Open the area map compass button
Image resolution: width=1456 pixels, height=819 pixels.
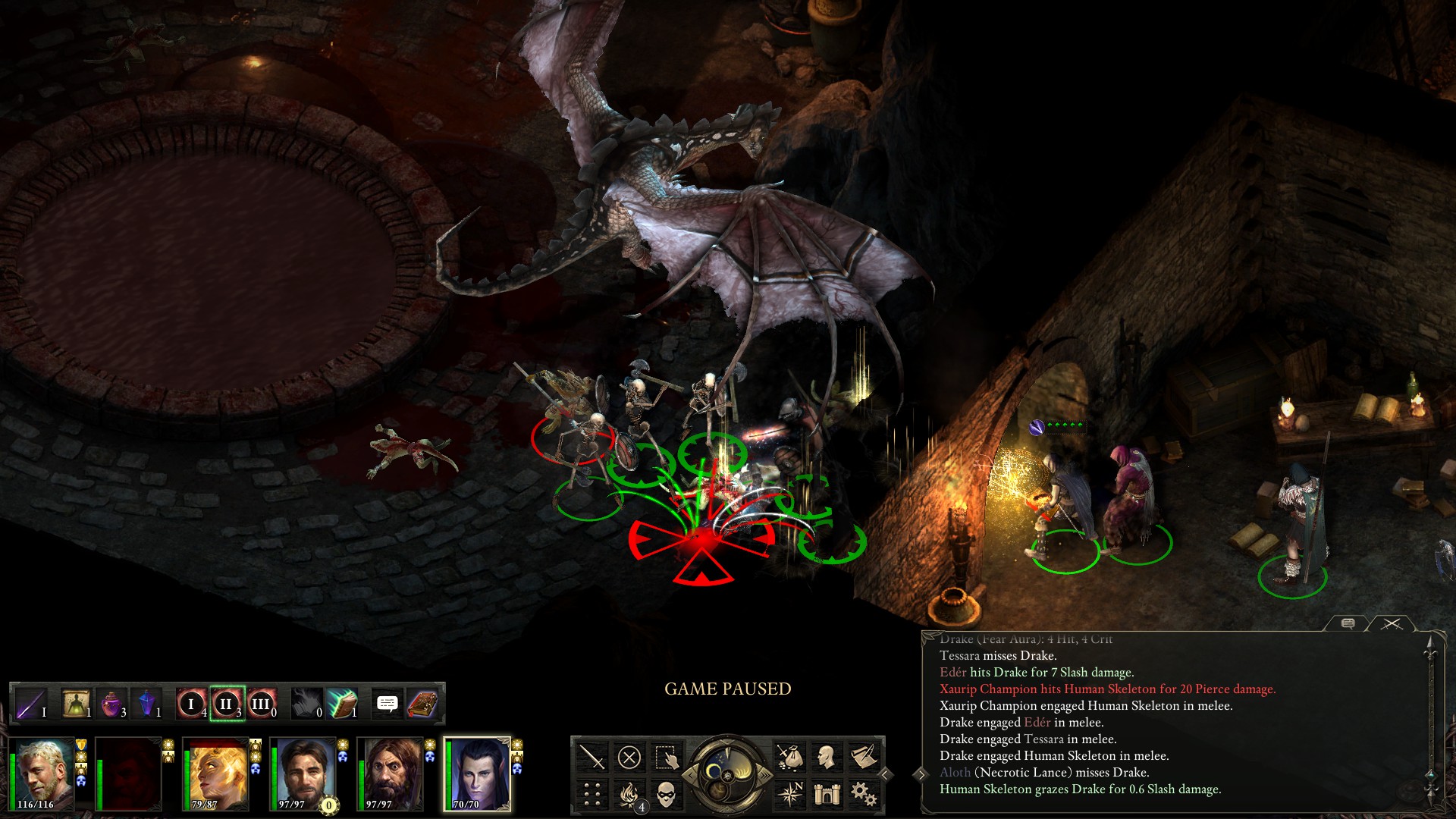tap(790, 794)
